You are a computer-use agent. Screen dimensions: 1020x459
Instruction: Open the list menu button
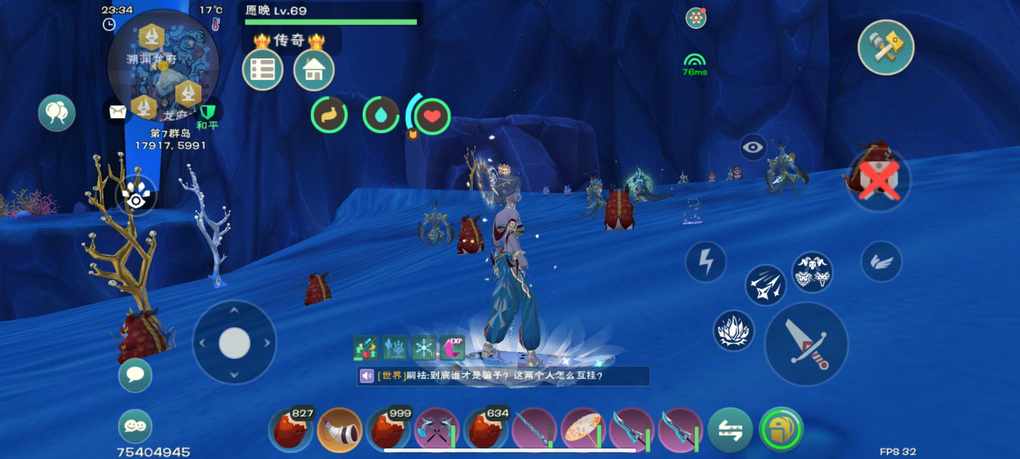point(263,70)
